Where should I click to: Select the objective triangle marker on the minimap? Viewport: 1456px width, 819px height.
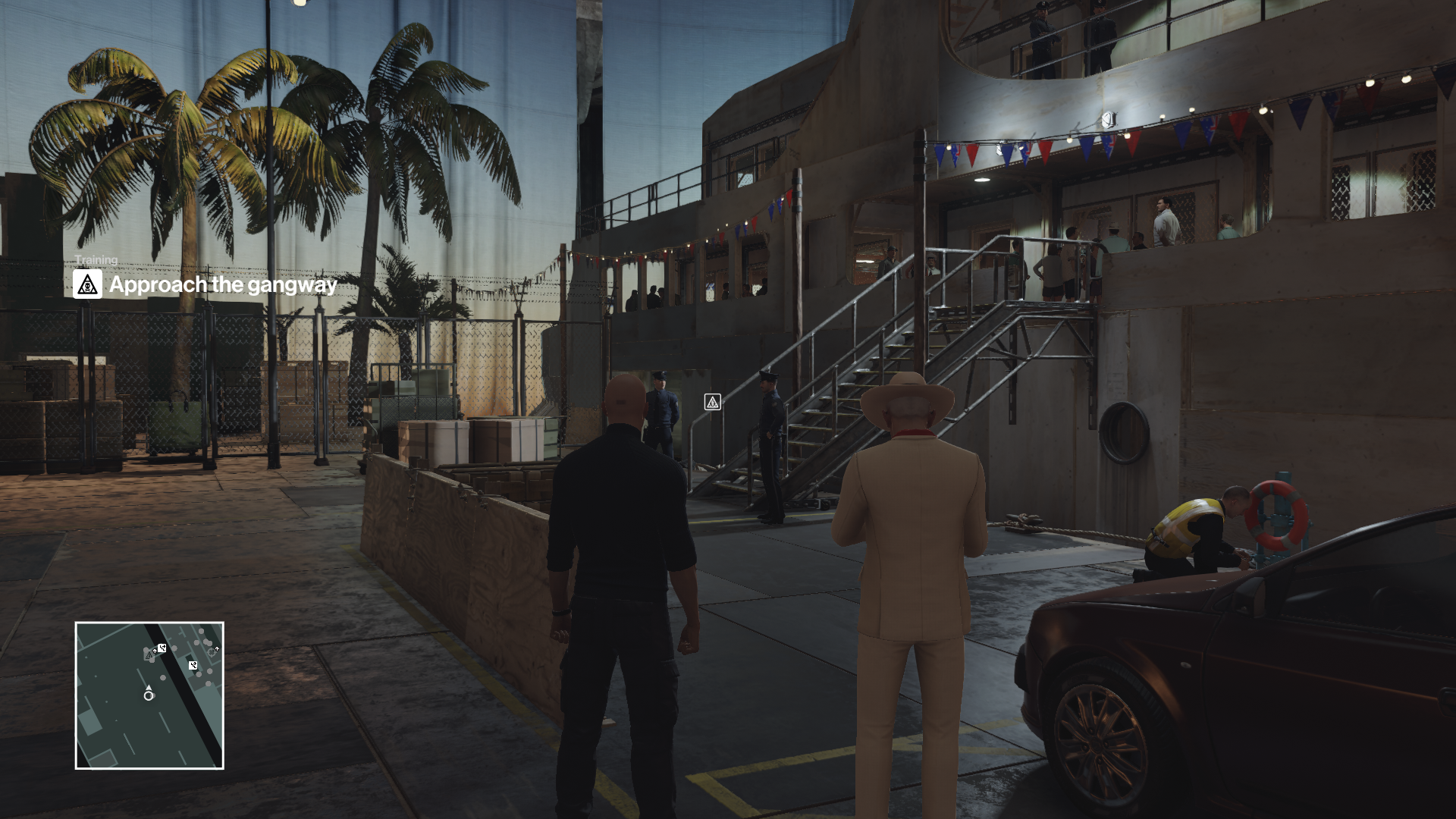click(x=149, y=655)
